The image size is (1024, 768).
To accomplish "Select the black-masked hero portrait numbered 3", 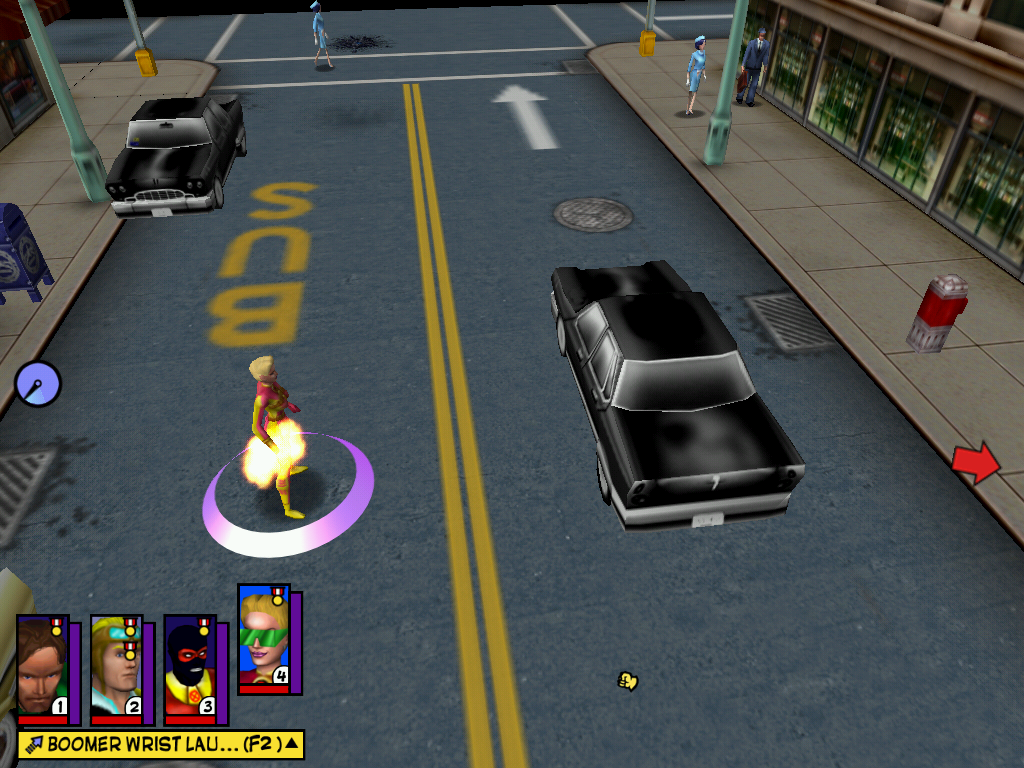I will 190,669.
